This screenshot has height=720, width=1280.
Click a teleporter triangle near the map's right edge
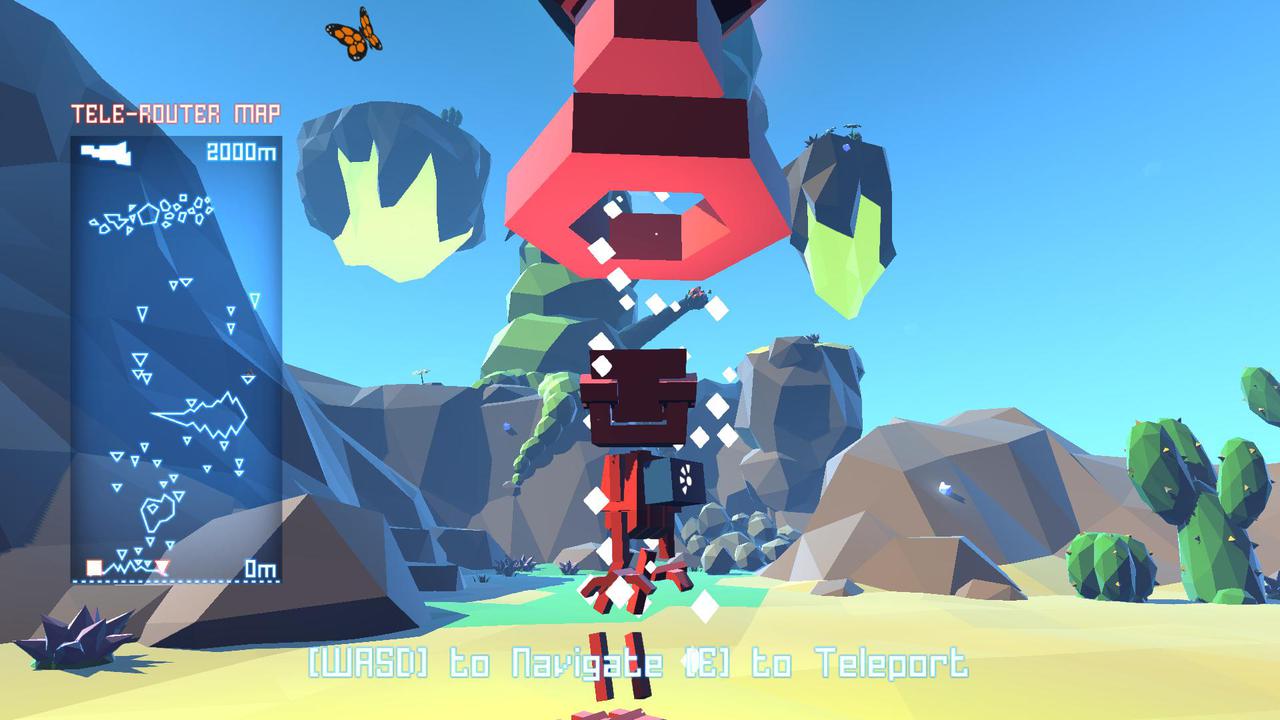255,299
